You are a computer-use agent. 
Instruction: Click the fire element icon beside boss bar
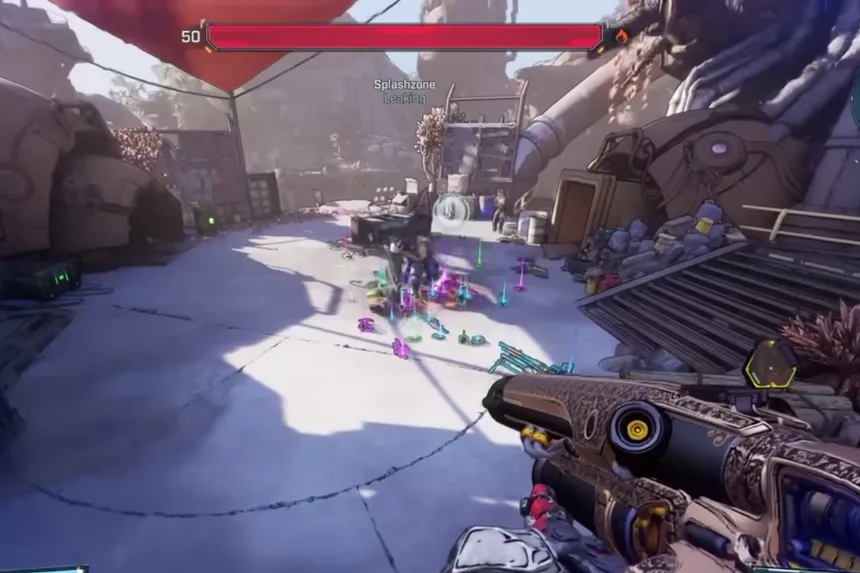(x=620, y=37)
